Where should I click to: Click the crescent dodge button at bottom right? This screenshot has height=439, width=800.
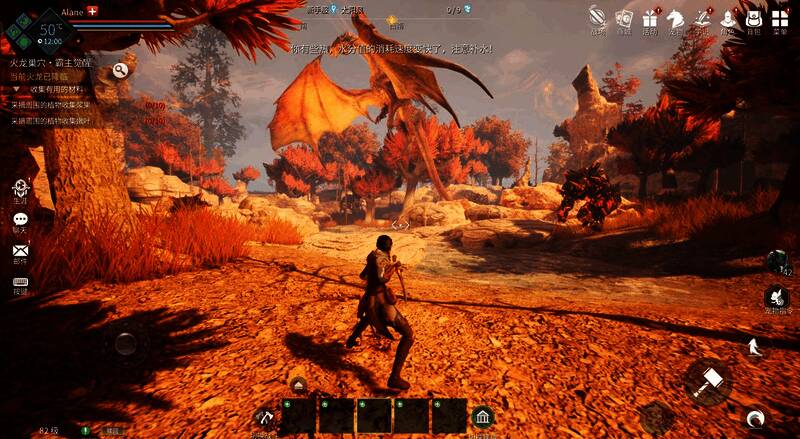click(756, 418)
